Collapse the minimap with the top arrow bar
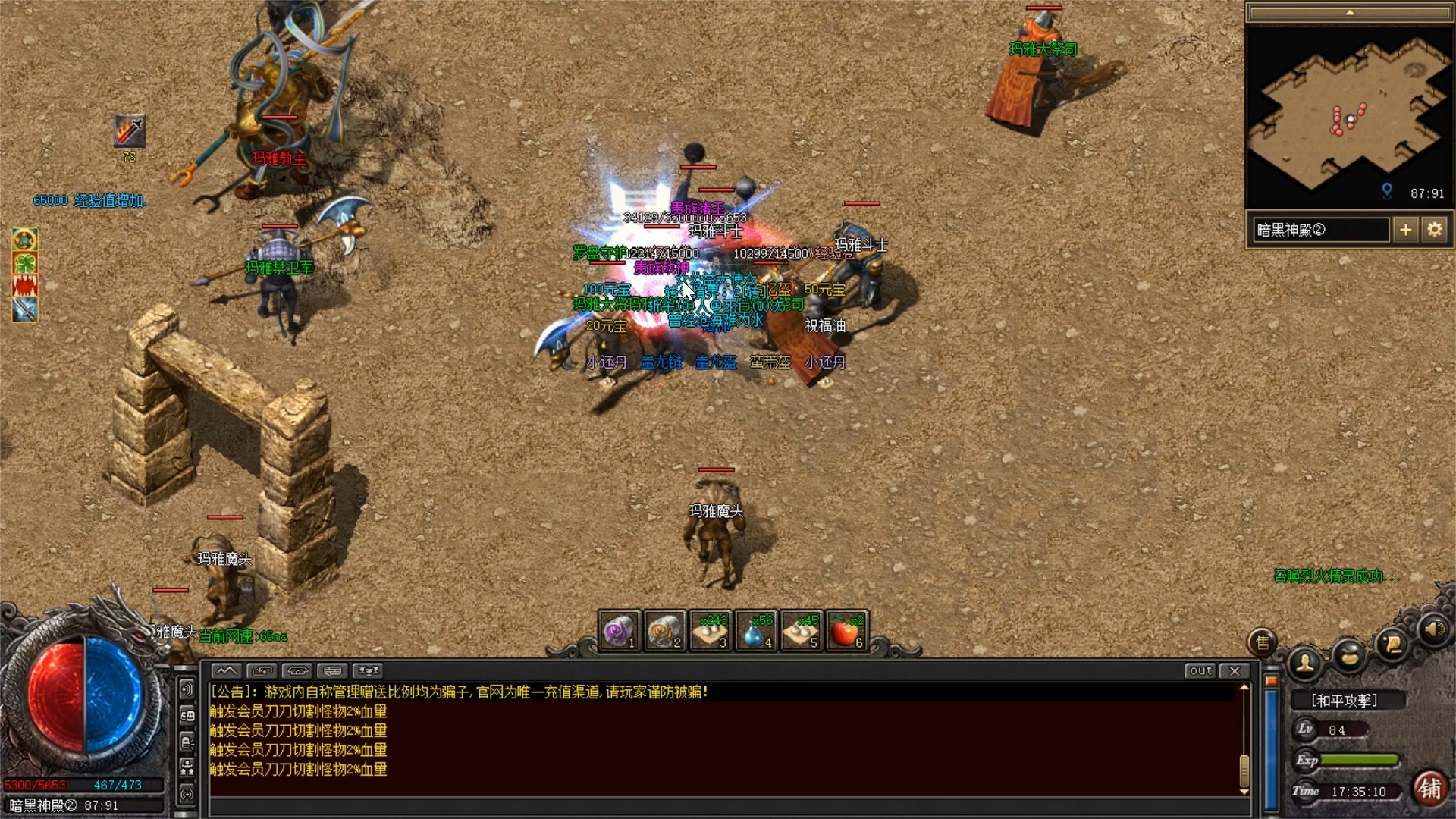This screenshot has width=1456, height=819. pos(1349,13)
